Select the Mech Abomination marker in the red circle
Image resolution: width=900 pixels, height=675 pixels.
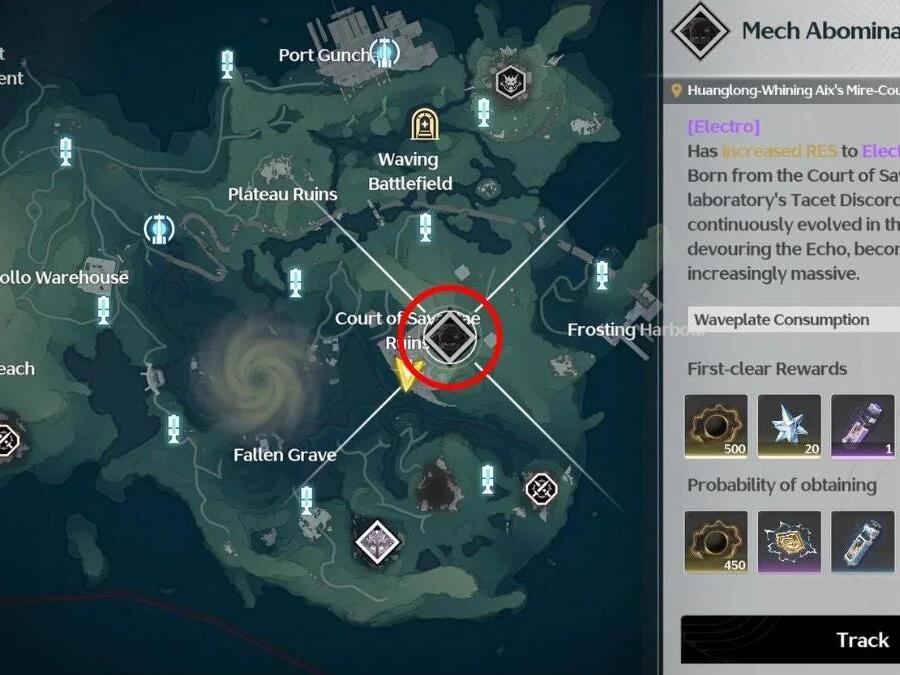click(x=448, y=339)
